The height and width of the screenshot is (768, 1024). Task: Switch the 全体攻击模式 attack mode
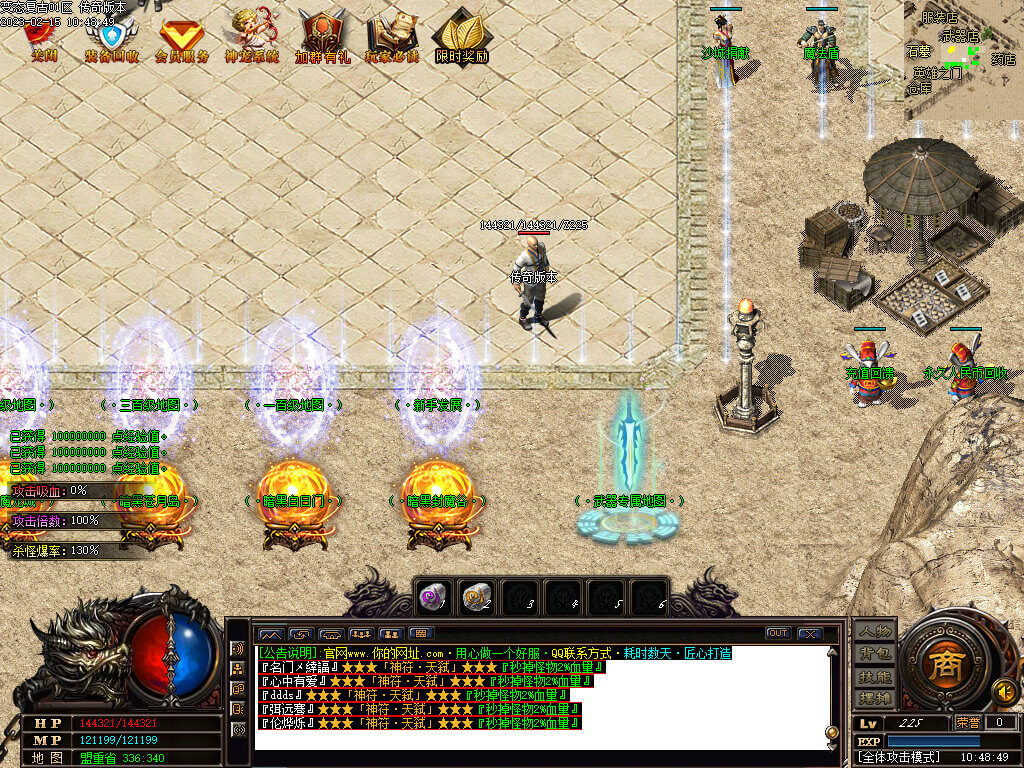[895, 759]
